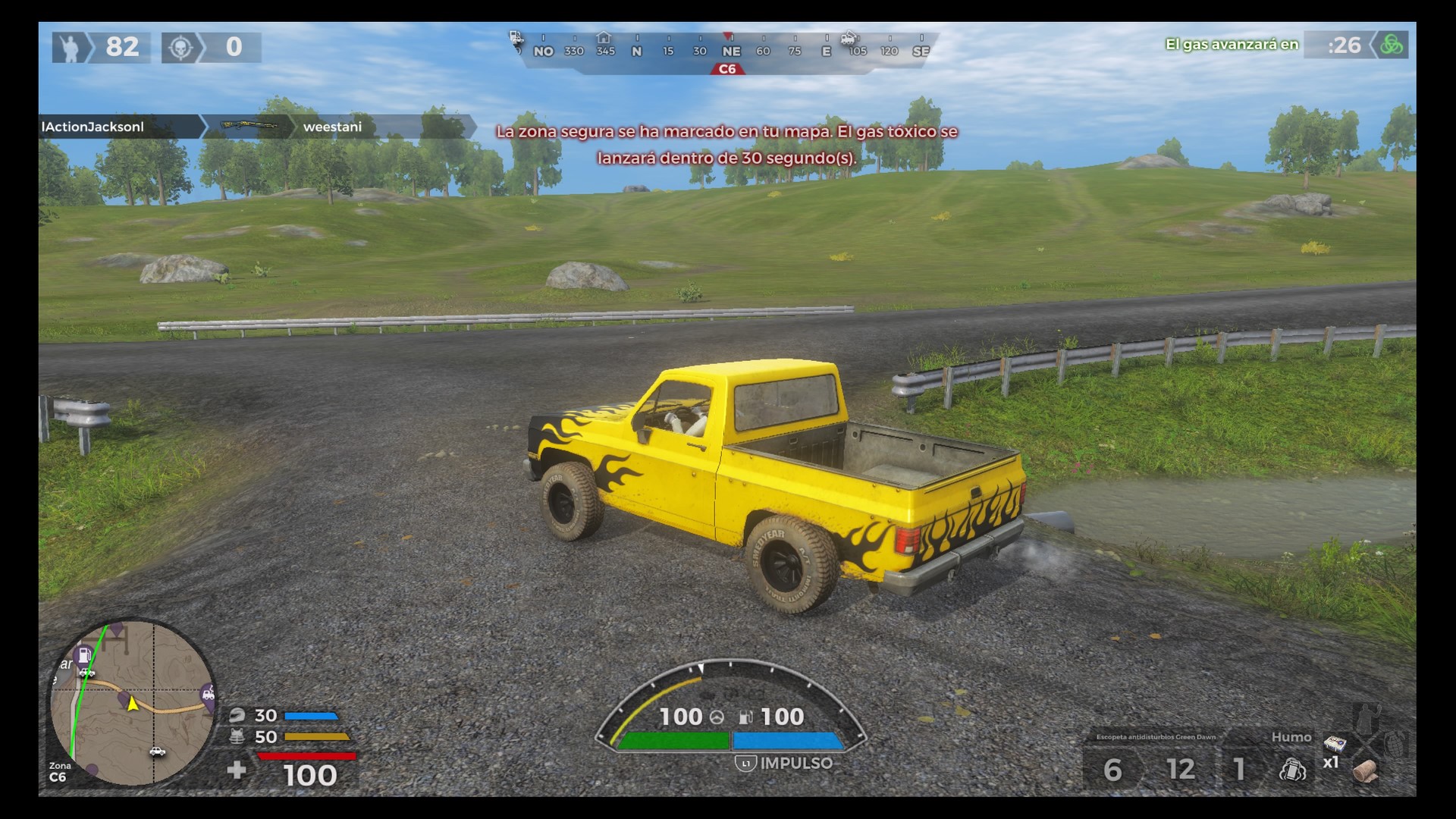The height and width of the screenshot is (819, 1456).
Task: Click the body armor vest icon
Action: pos(237,736)
